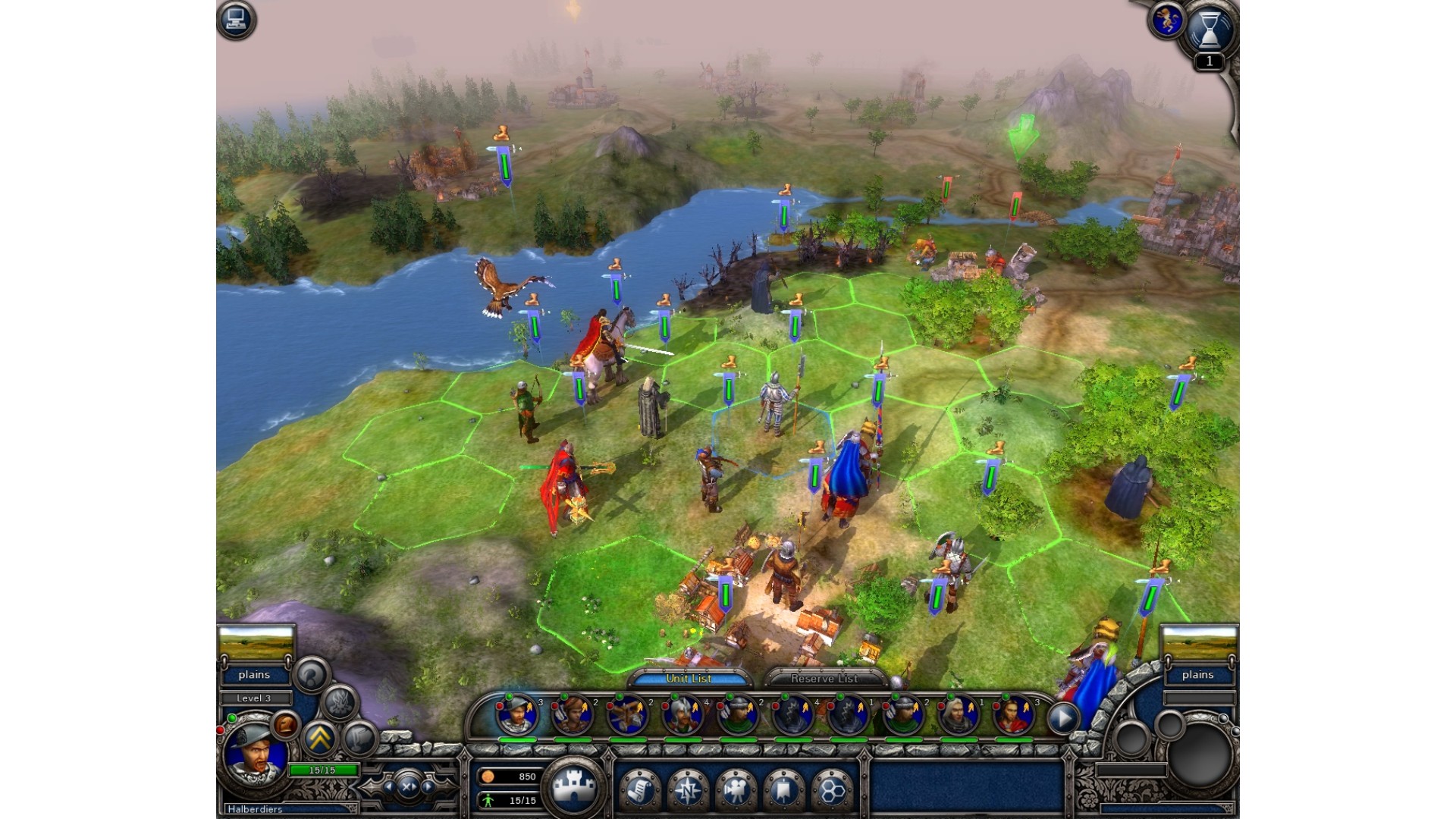
Task: Select the white-haired unit portrait
Action: click(x=958, y=715)
